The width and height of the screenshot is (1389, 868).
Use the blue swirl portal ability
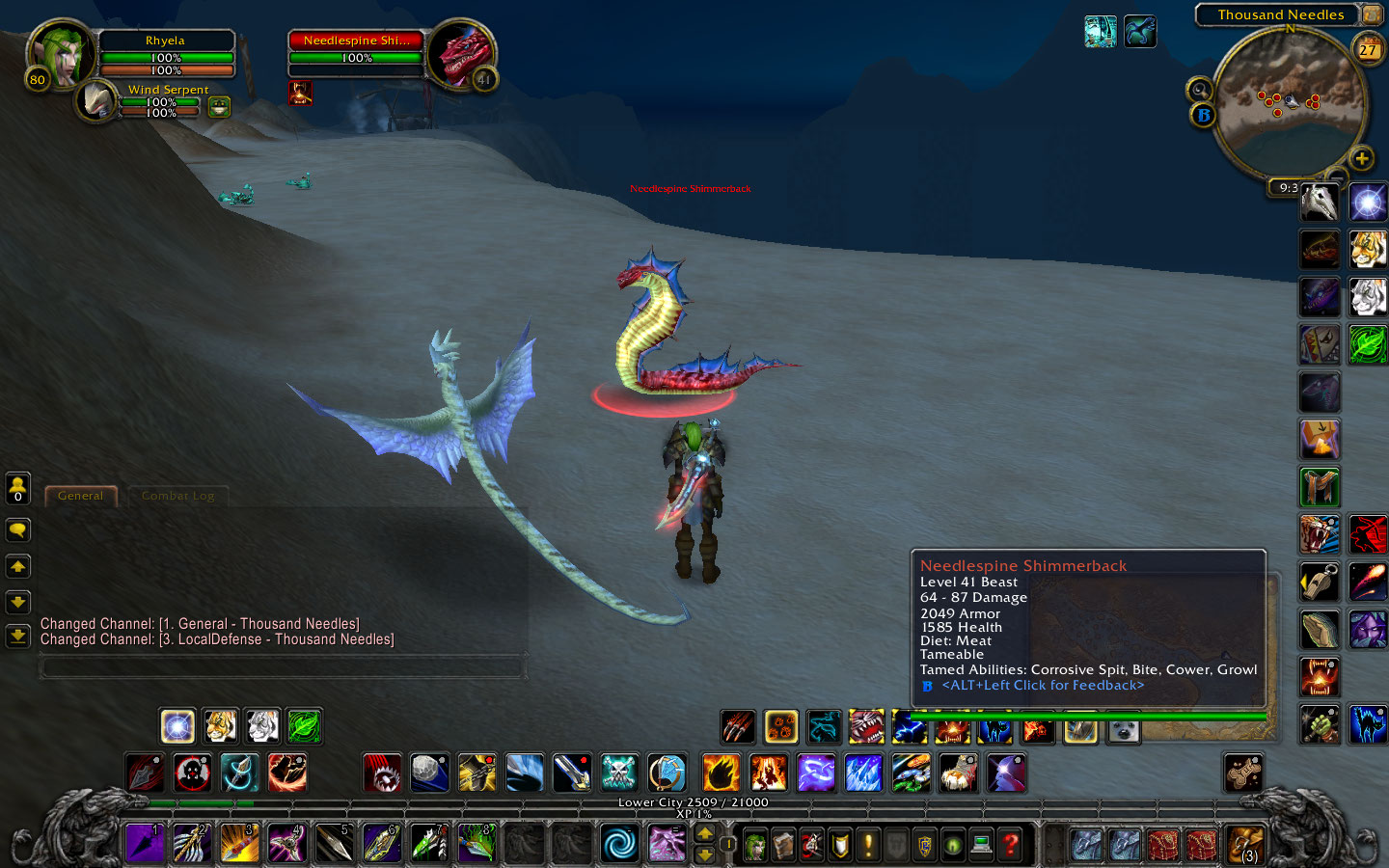pos(618,843)
